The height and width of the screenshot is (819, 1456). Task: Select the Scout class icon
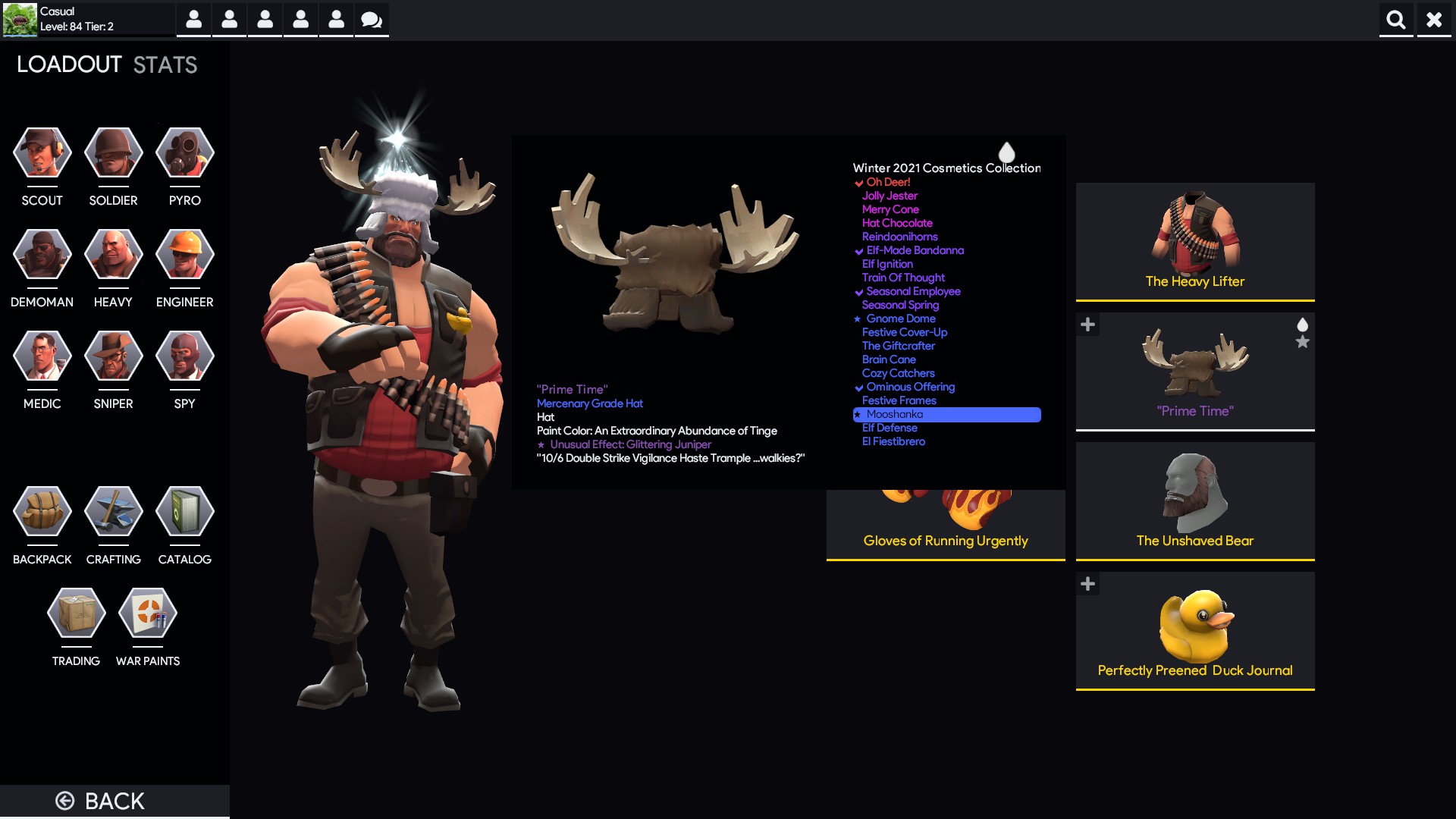[x=42, y=152]
